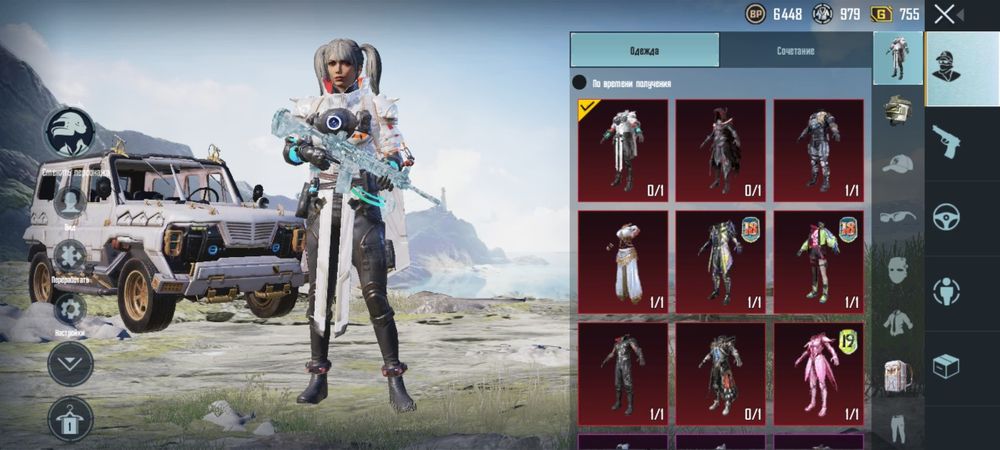Open the box crate category

click(945, 366)
